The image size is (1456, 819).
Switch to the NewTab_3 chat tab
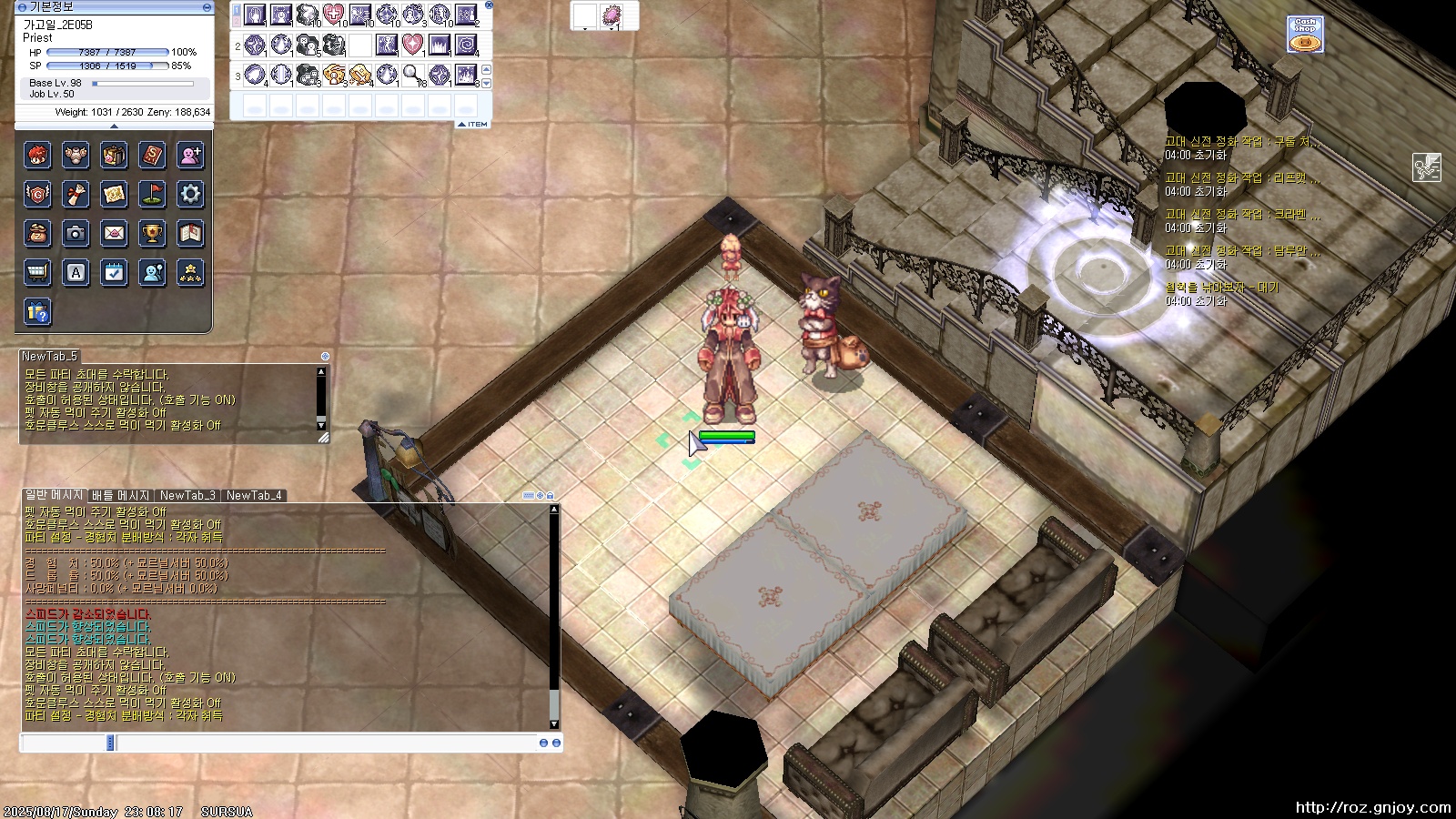pos(187,496)
